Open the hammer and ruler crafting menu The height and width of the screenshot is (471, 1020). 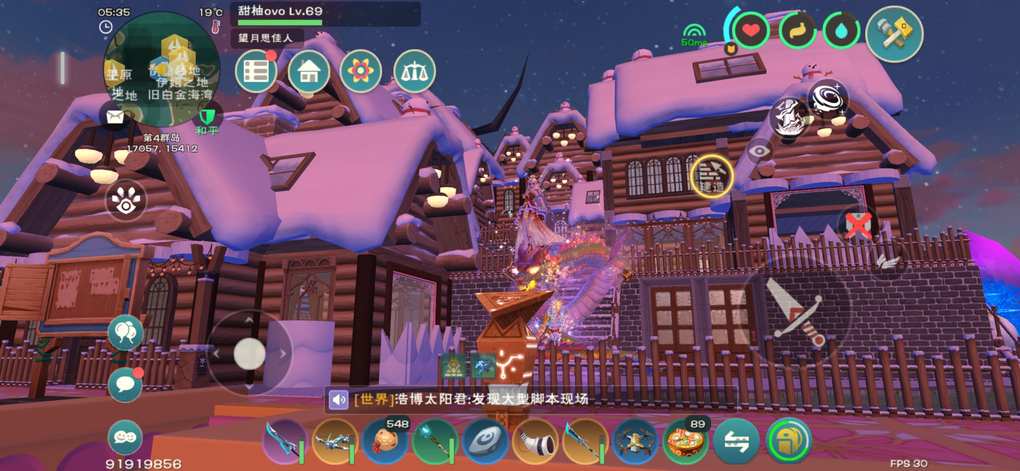tap(893, 33)
